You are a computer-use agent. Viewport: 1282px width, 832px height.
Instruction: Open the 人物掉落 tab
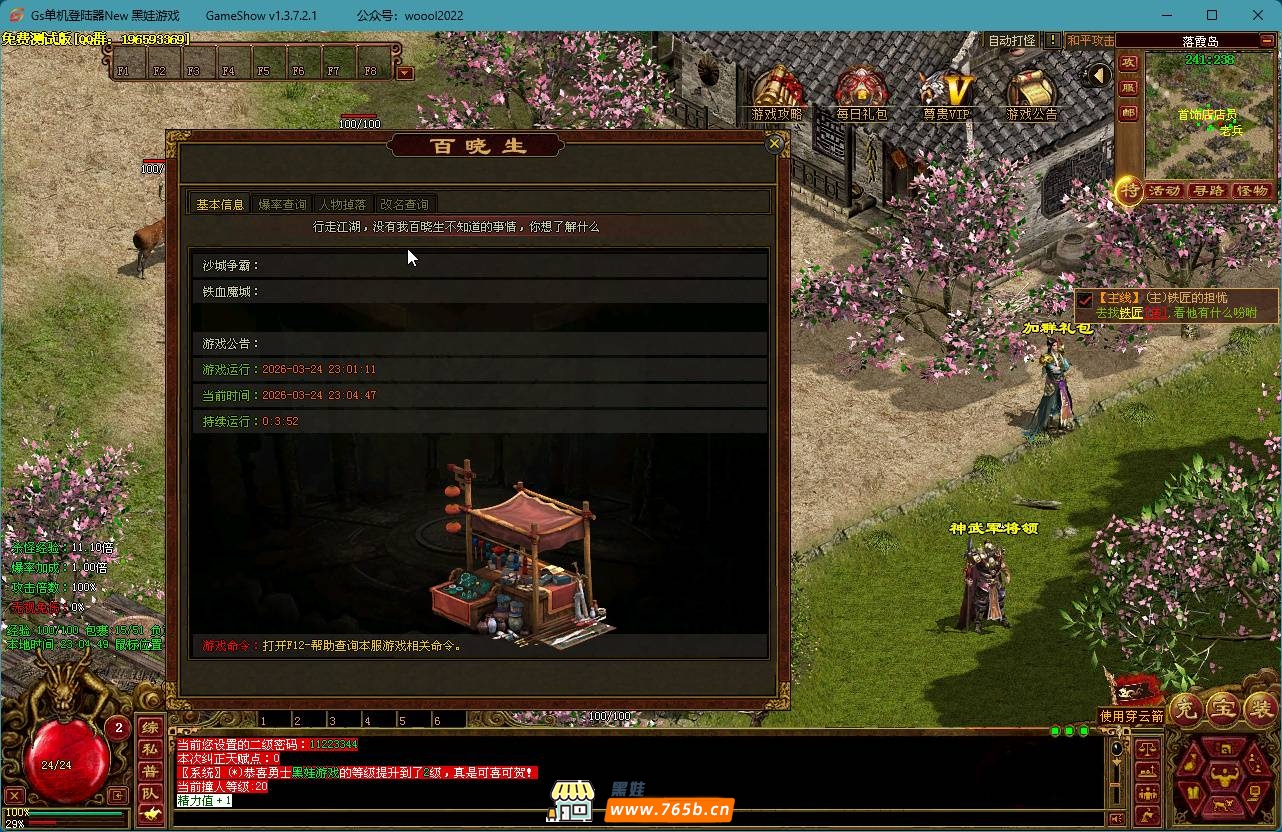point(343,204)
